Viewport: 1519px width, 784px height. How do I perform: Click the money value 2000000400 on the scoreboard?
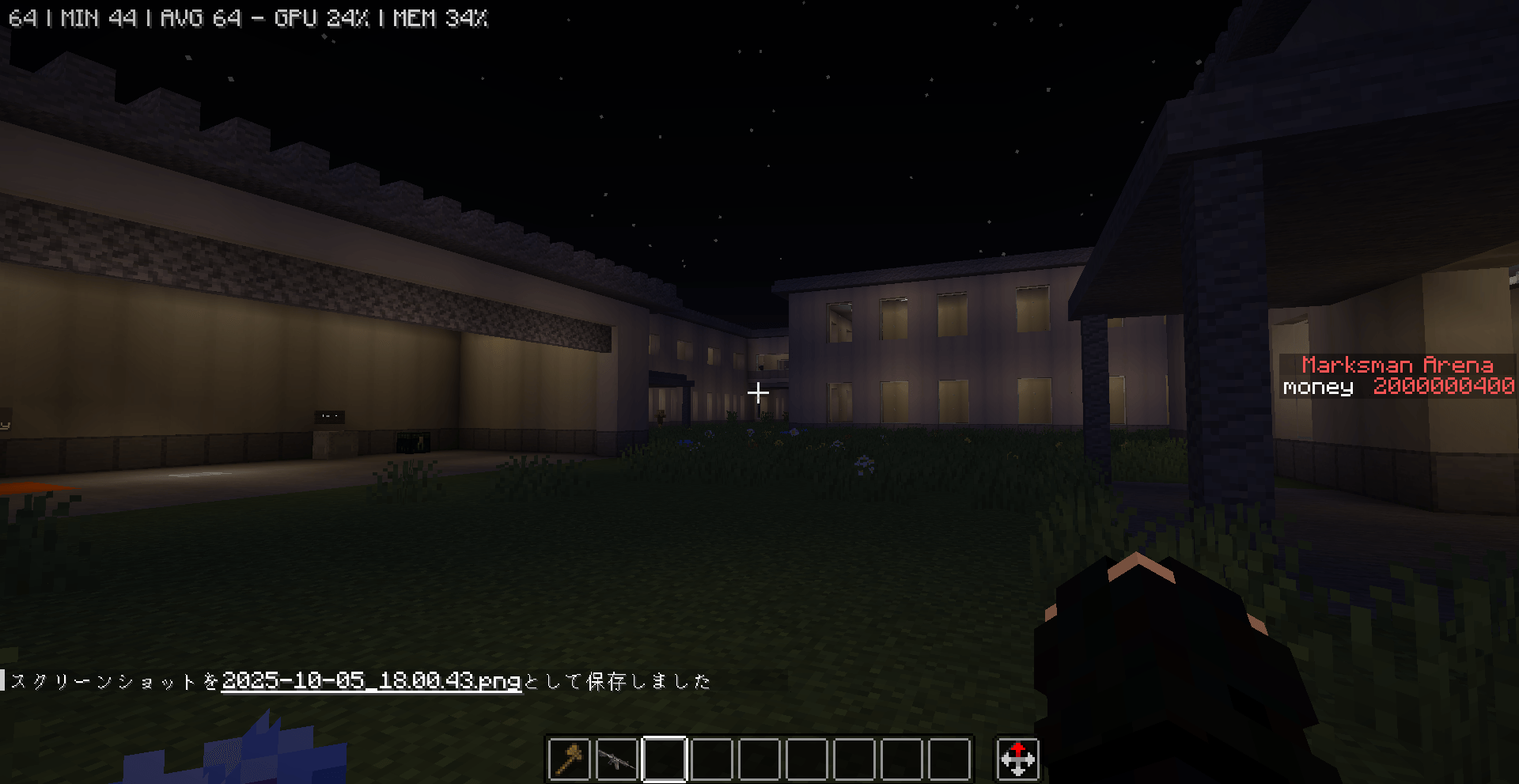coord(1443,386)
